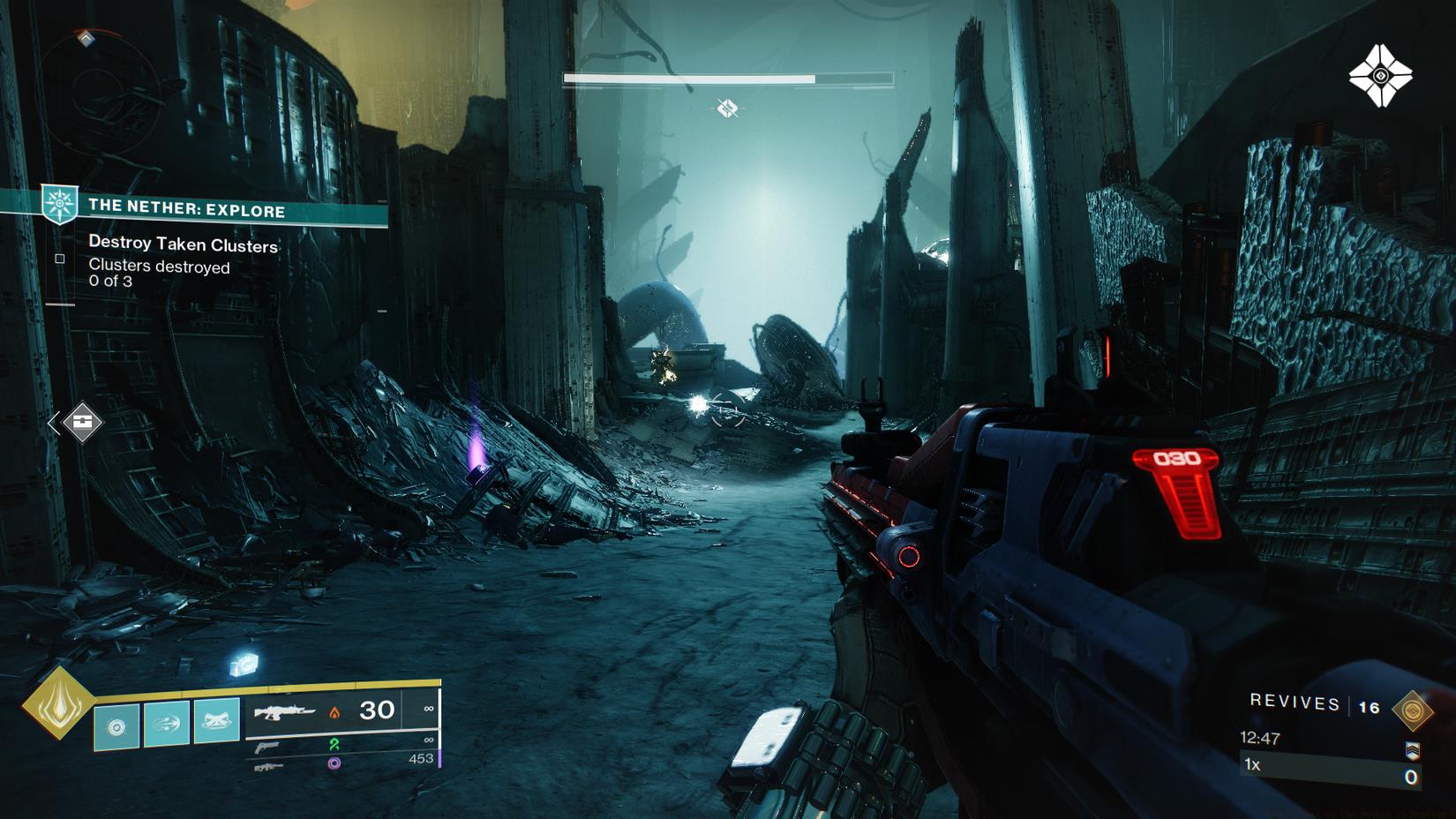Expand the quest marker icon at screen left edge
Screen dimensions: 1456x819
click(x=81, y=421)
